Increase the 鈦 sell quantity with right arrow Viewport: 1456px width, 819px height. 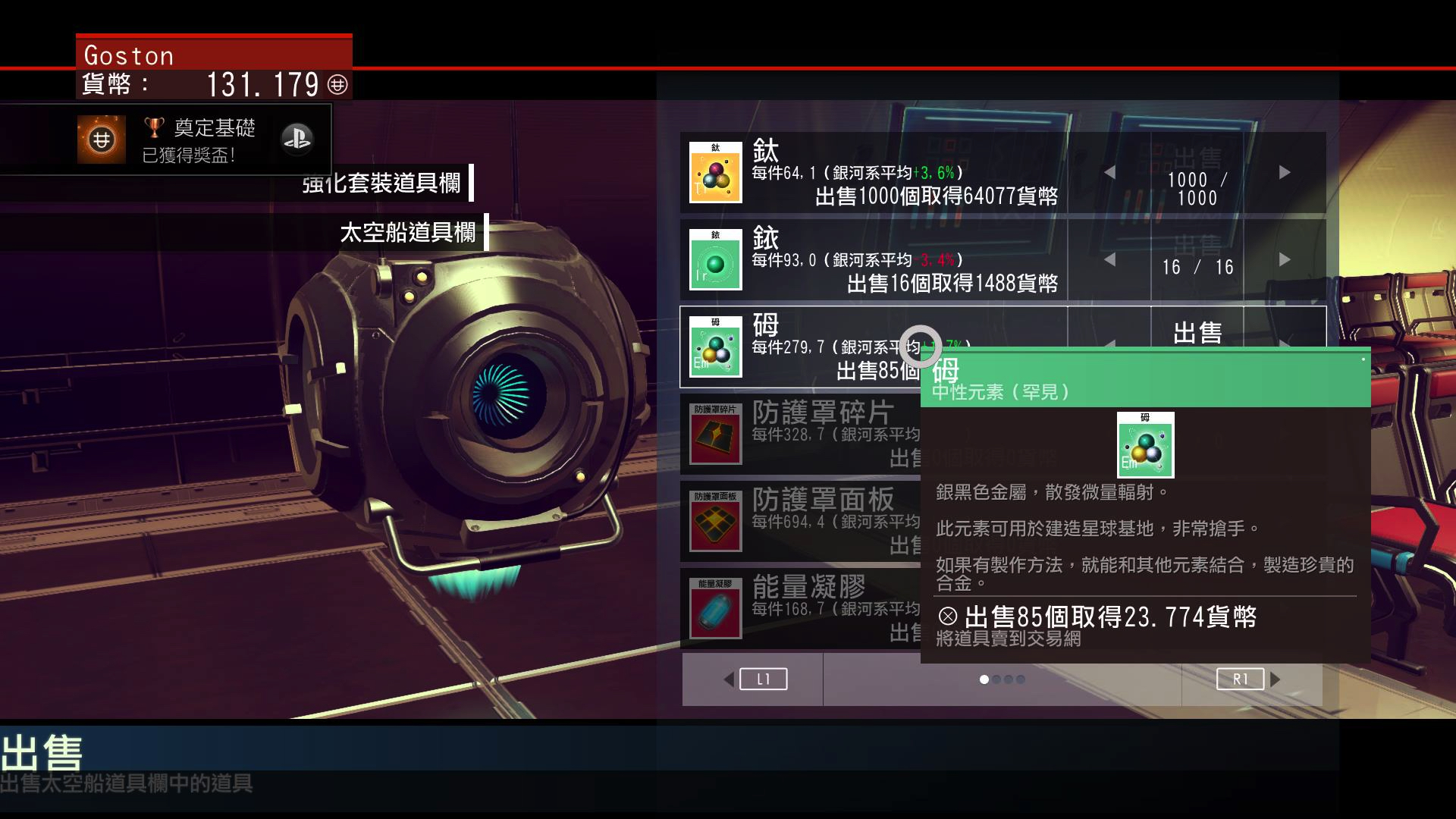[x=1284, y=173]
